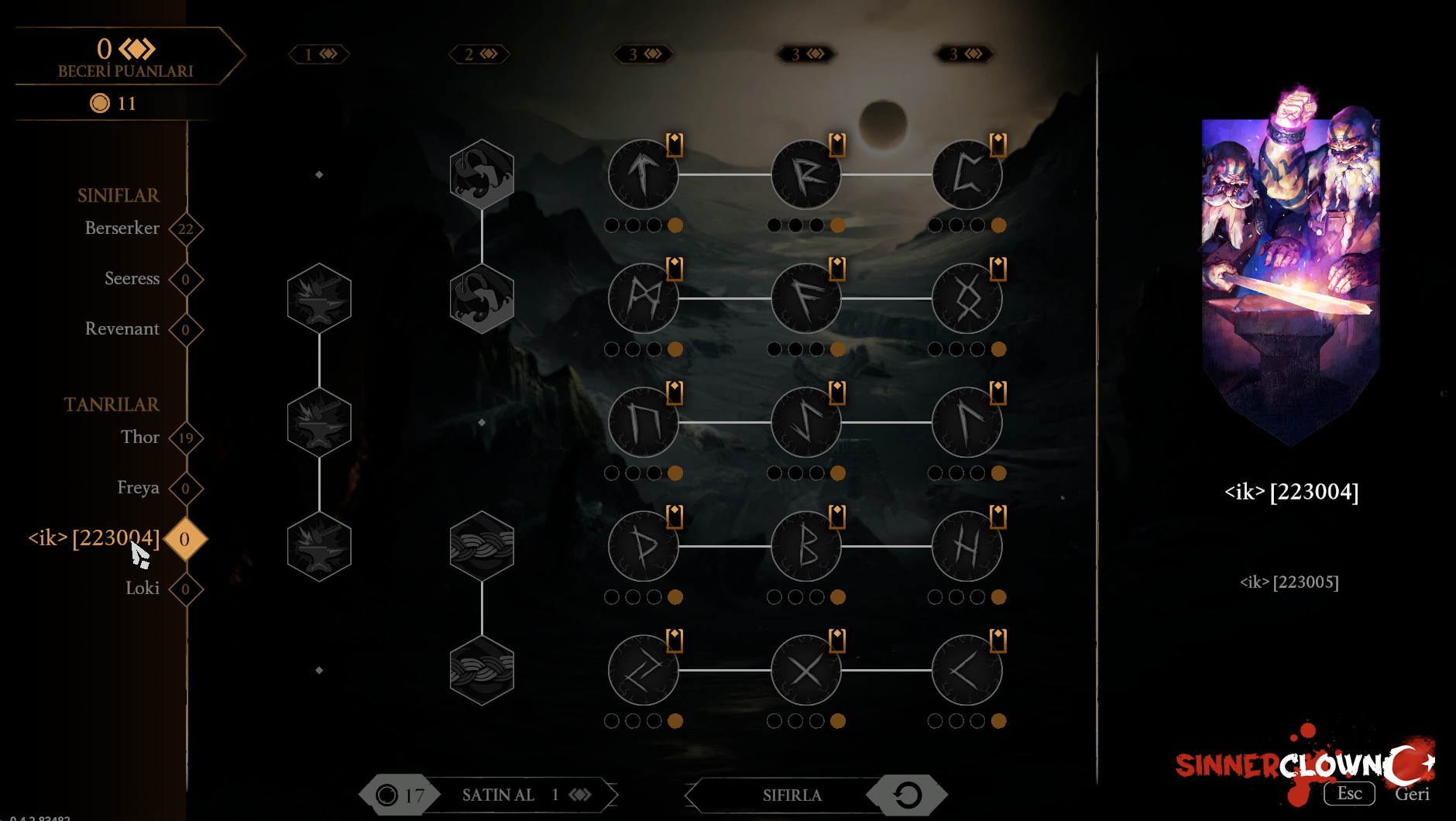Pick the X-shaped Gebo rune skill
Screen dimensions: 1456x821
point(805,670)
